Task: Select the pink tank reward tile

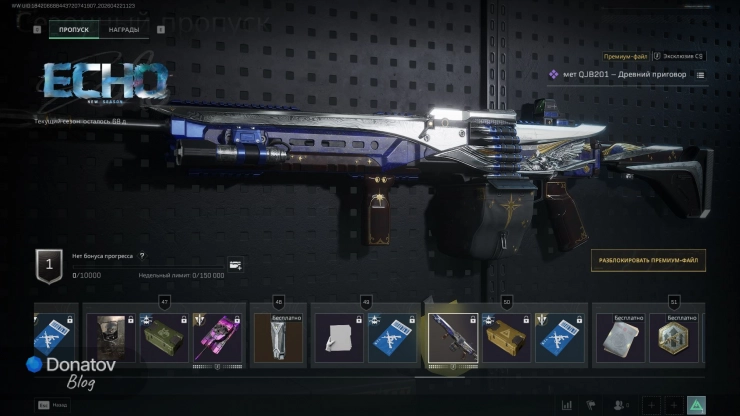Action: [219, 338]
